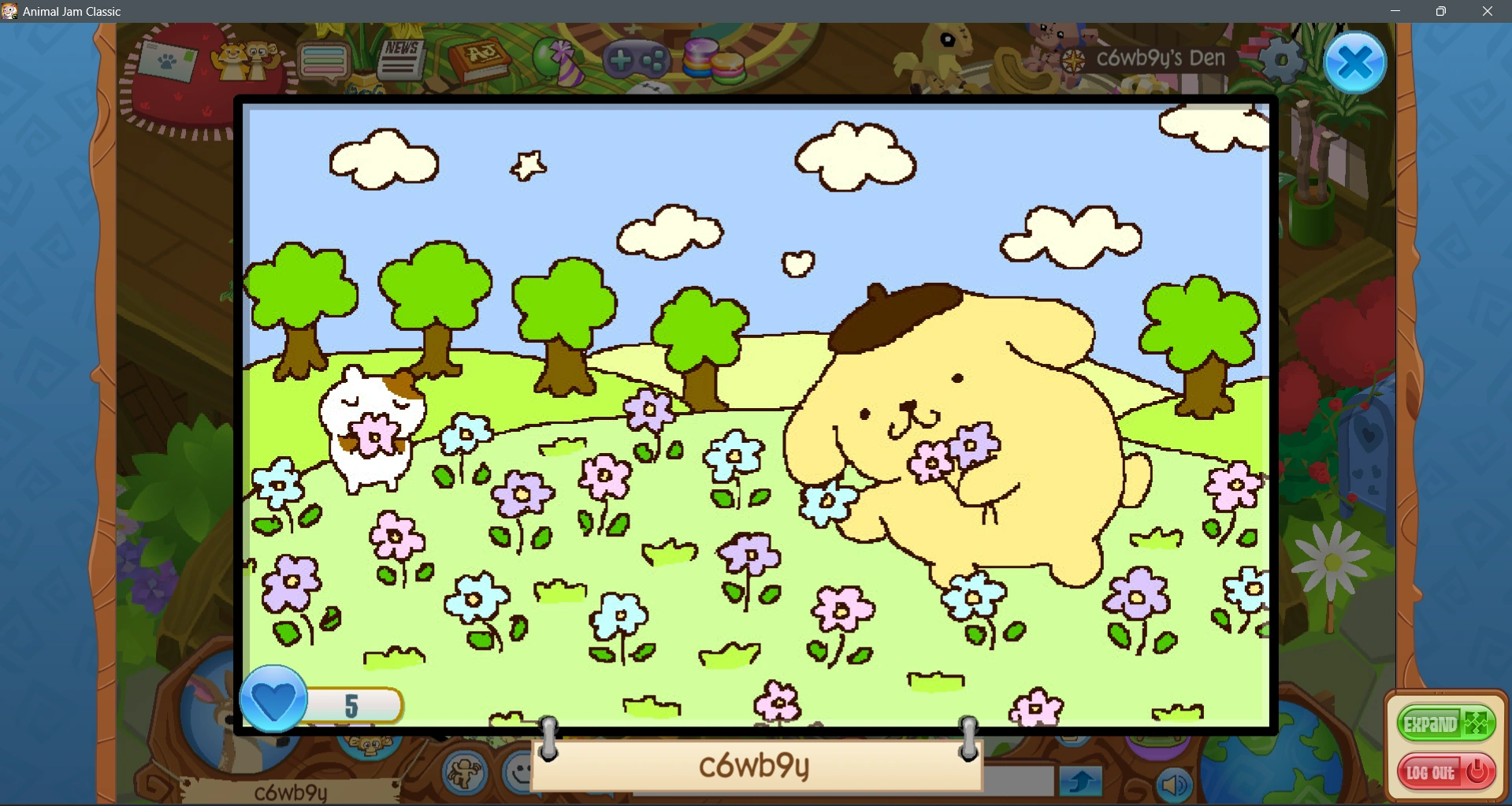Open the den settings gear icon
The height and width of the screenshot is (806, 1512).
pos(1280,58)
